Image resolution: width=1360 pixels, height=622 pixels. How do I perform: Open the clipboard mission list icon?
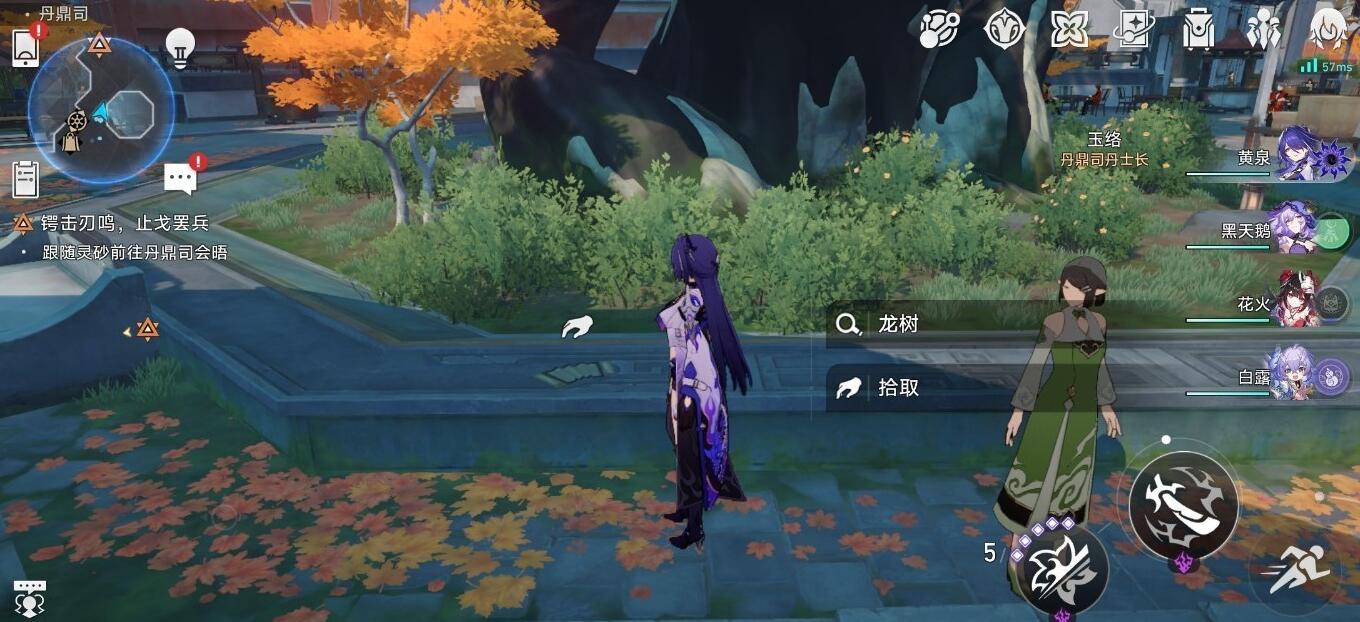coord(25,179)
